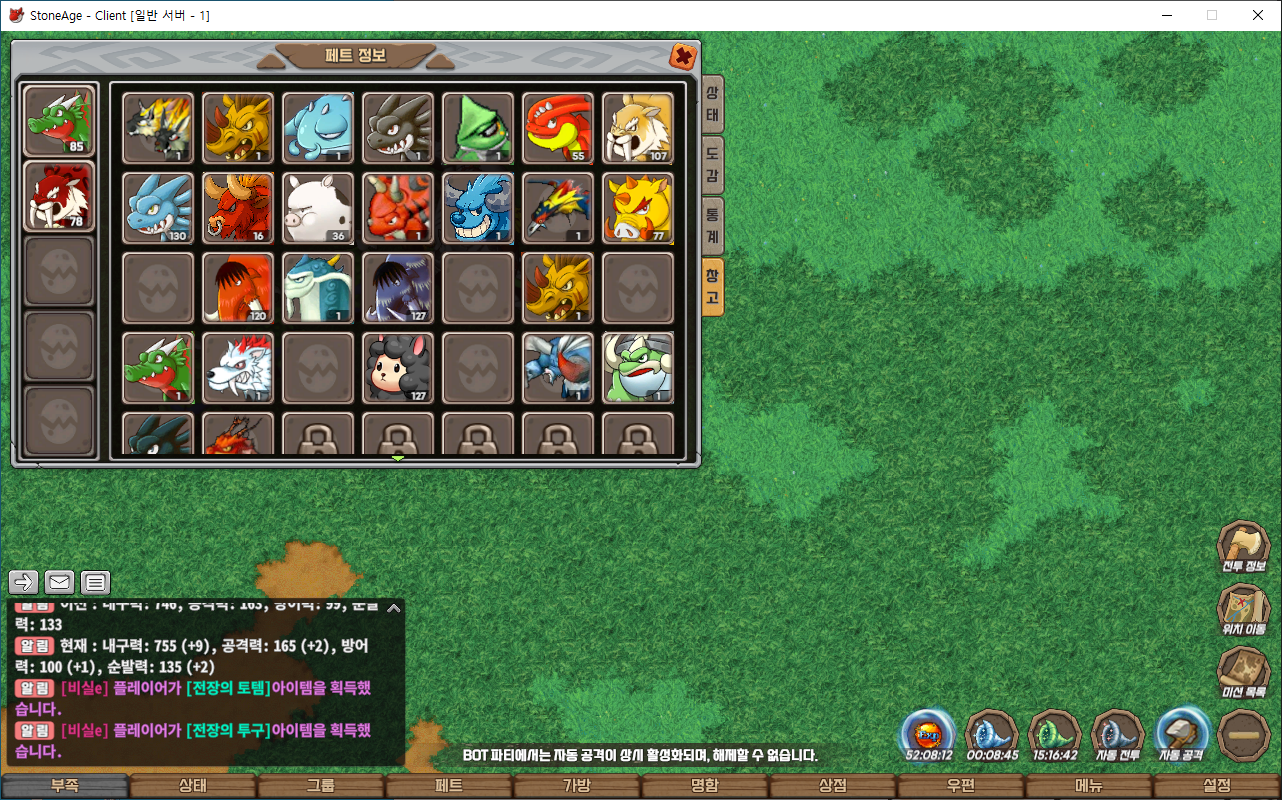The height and width of the screenshot is (800, 1282).
Task: Close the 페트 정보 pet window
Action: point(683,56)
